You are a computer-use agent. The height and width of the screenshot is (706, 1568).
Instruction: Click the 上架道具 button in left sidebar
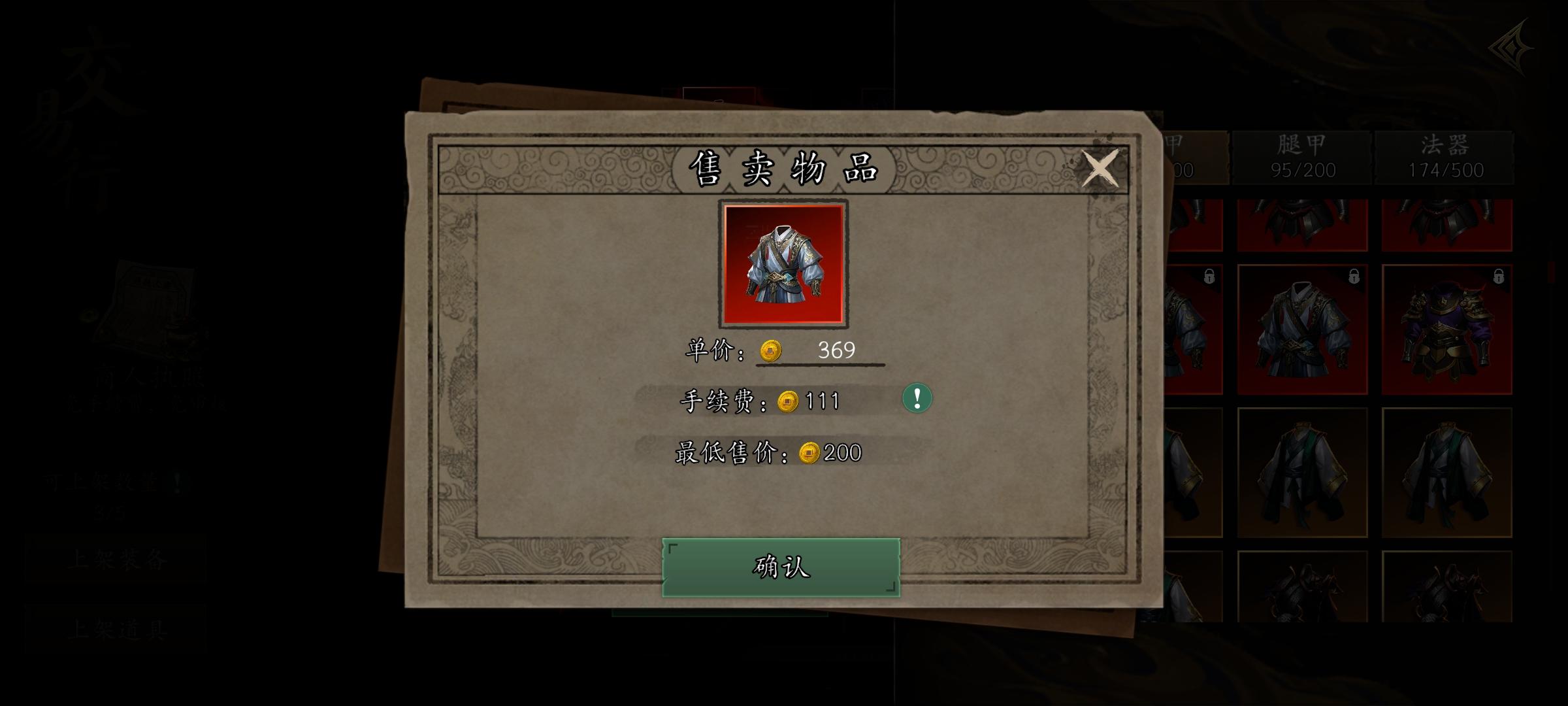[x=116, y=629]
